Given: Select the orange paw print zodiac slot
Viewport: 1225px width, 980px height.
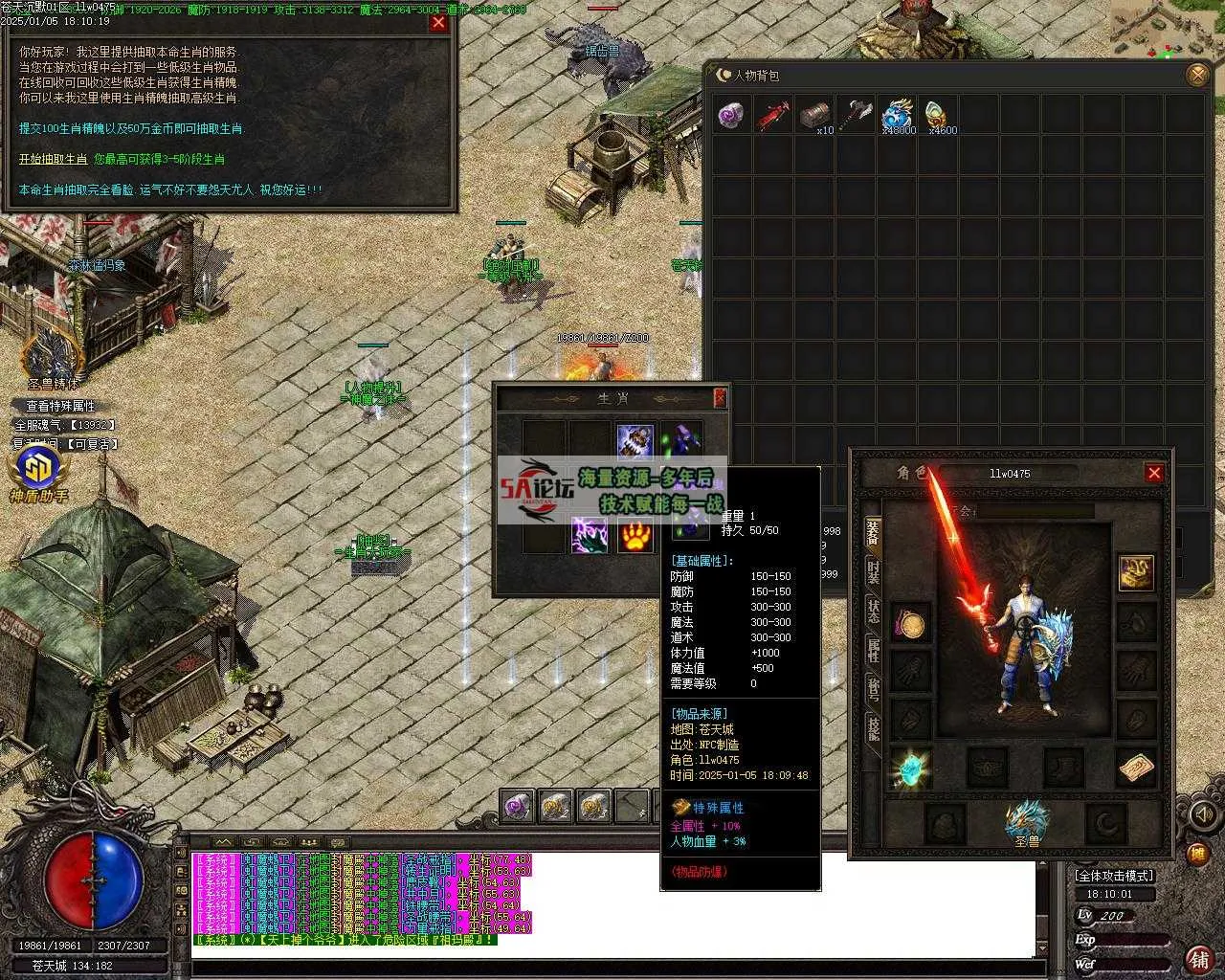Looking at the screenshot, I should pyautogui.click(x=635, y=534).
